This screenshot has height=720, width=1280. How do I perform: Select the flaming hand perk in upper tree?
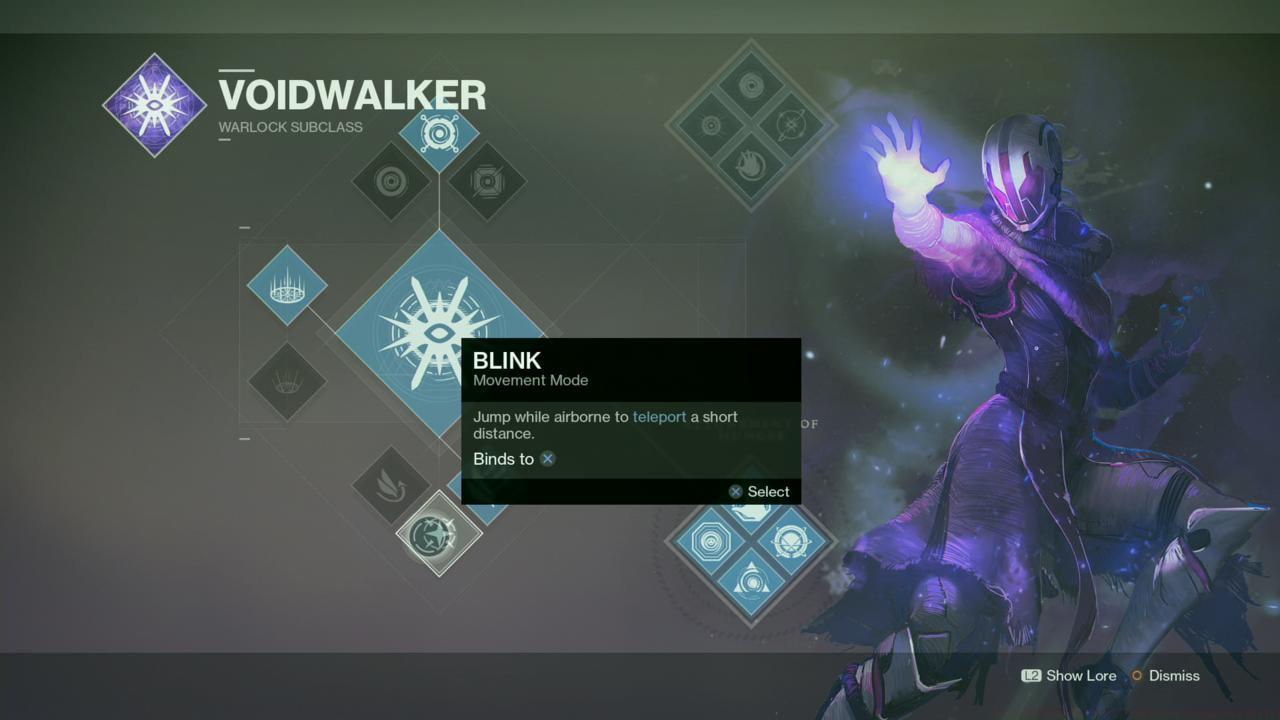[x=751, y=164]
